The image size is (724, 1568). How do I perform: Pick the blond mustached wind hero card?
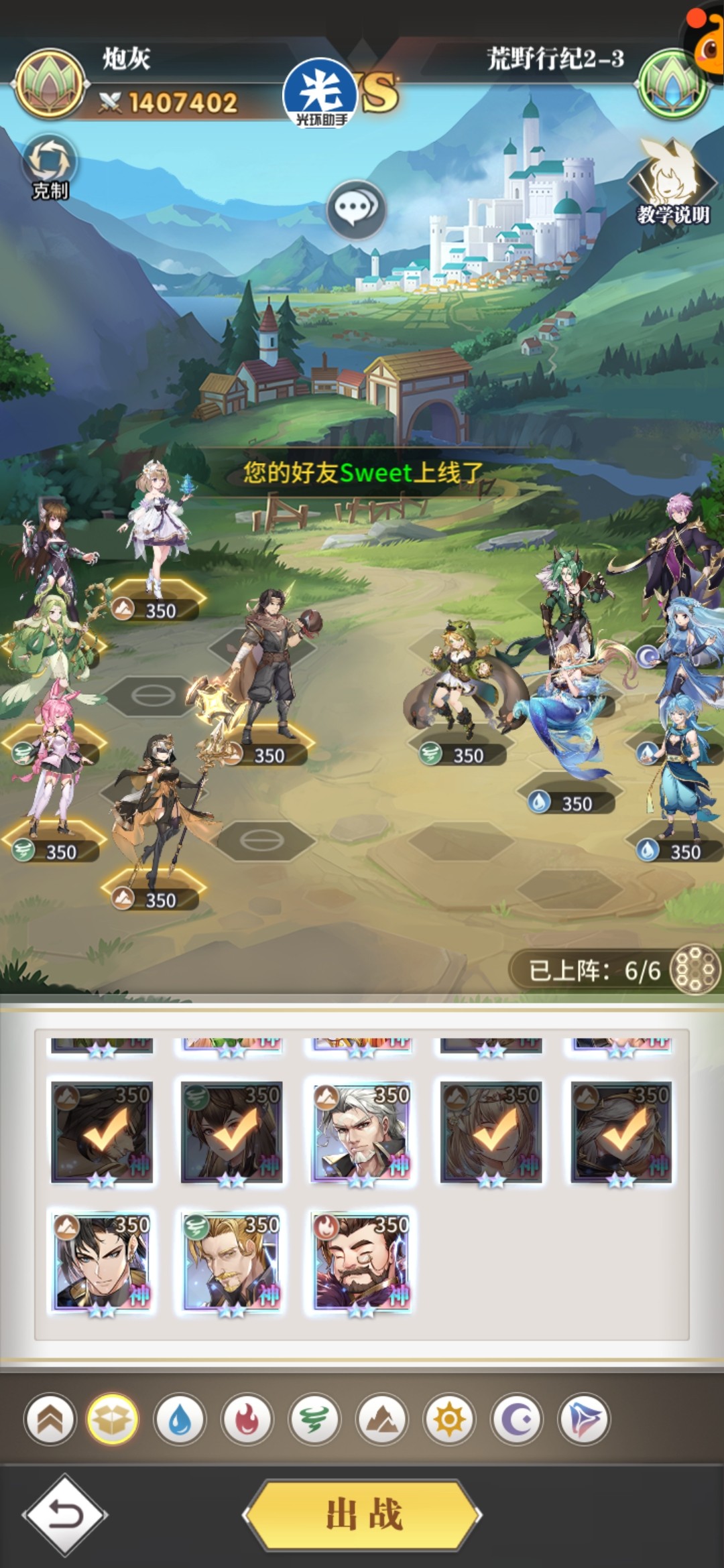tap(232, 1262)
